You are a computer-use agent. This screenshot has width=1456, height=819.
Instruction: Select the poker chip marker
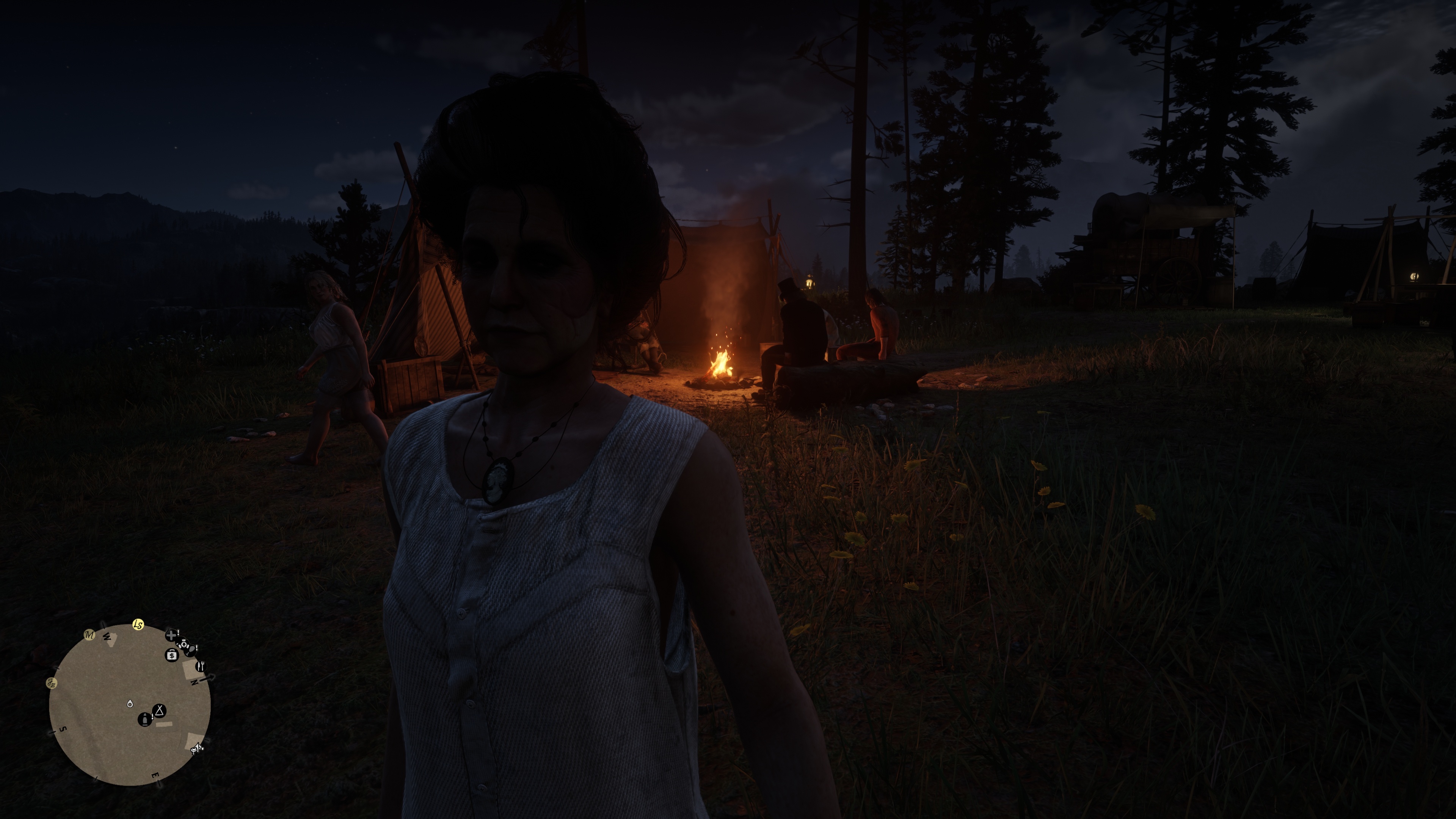click(183, 644)
